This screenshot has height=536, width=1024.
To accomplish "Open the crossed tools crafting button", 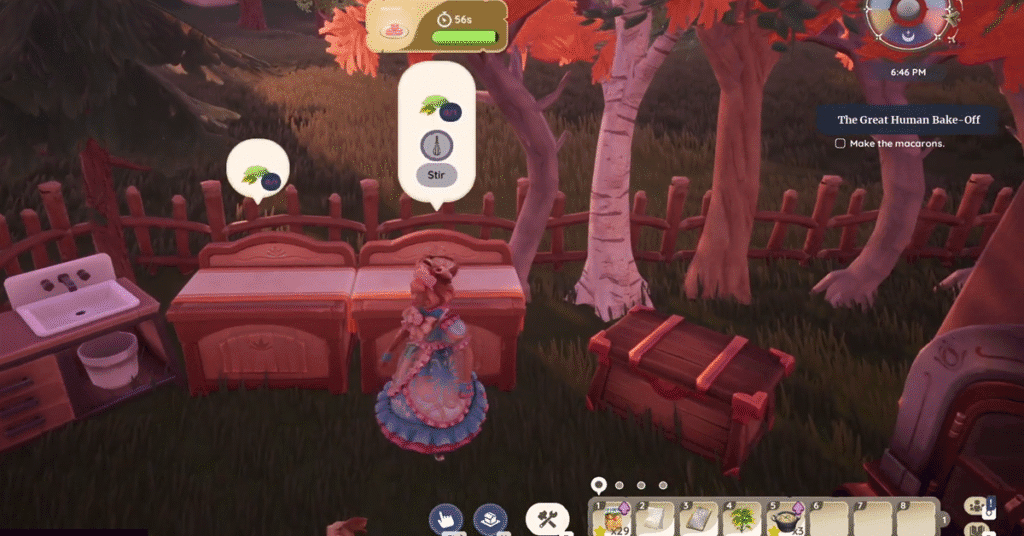I will tap(547, 518).
